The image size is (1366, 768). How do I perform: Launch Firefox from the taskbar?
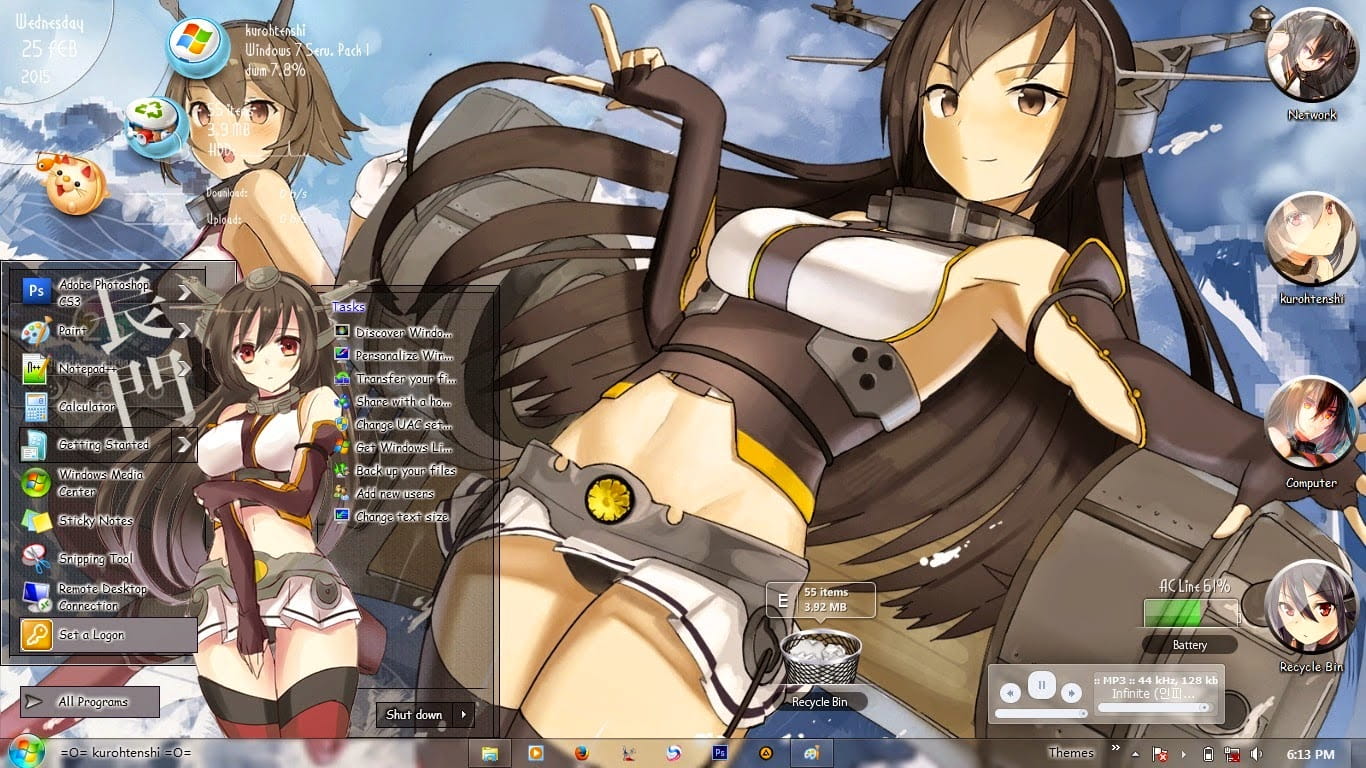click(x=582, y=752)
